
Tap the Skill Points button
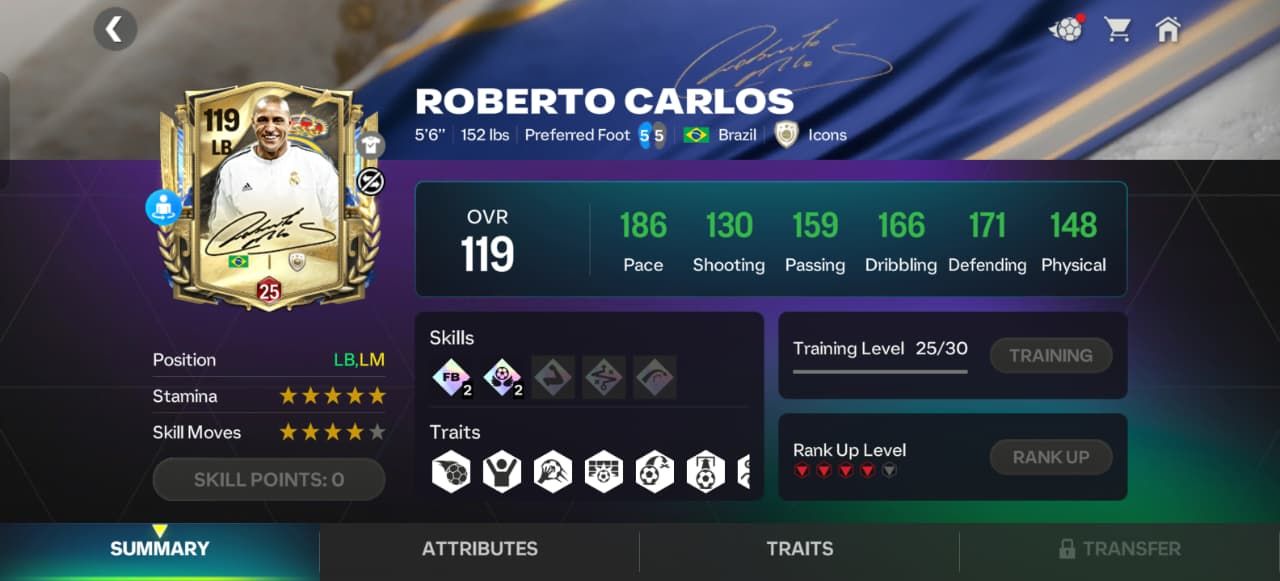(x=268, y=480)
